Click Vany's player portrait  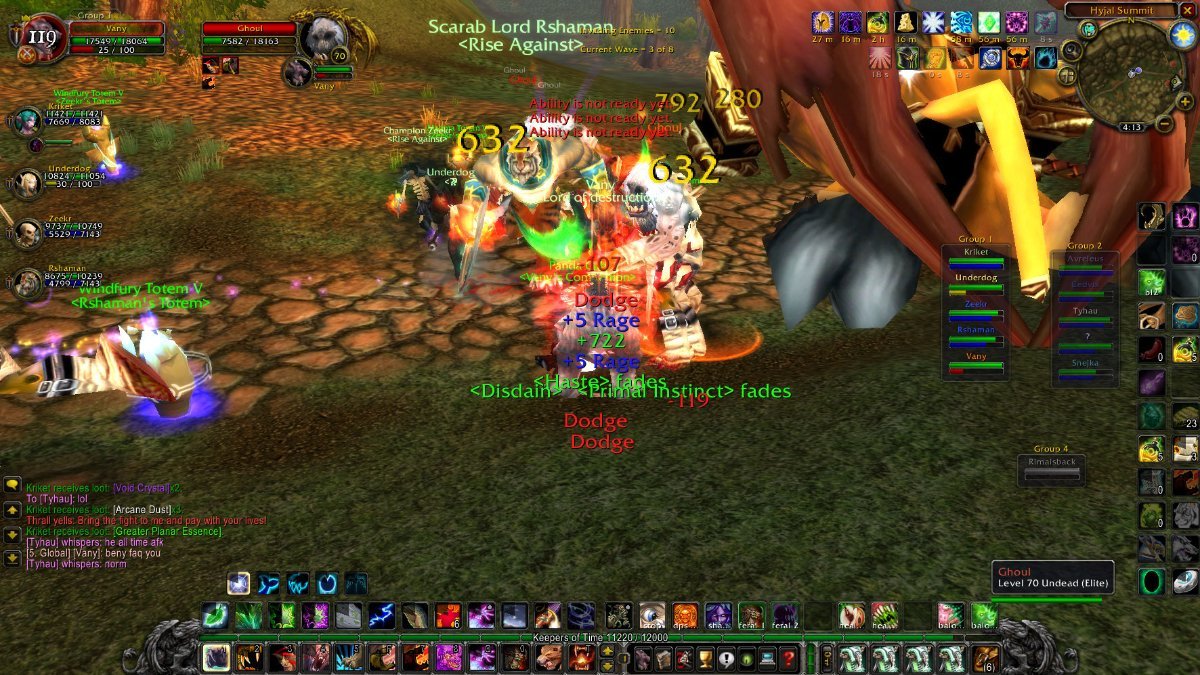42,38
